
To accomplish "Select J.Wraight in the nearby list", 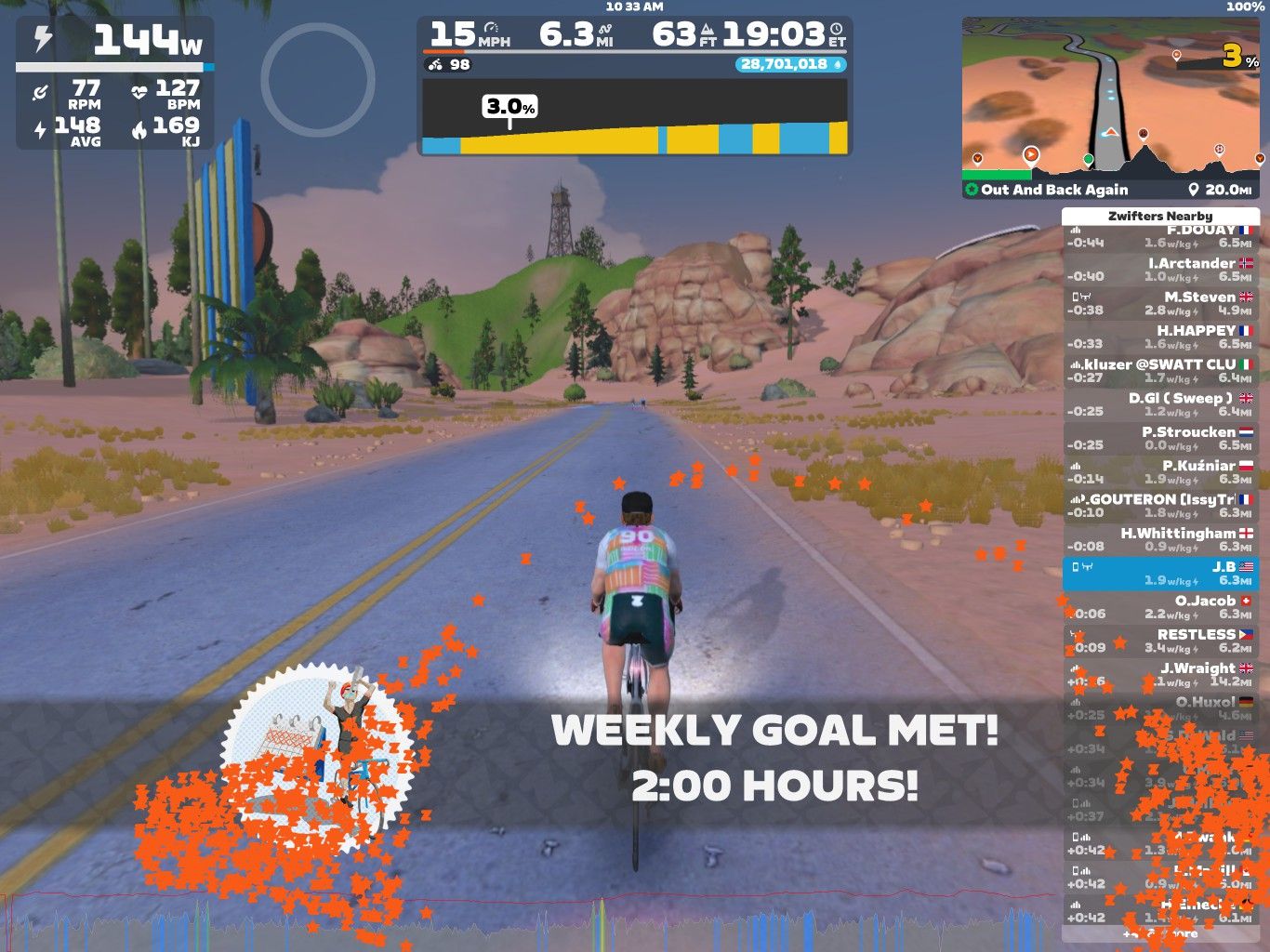I will (x=1160, y=674).
